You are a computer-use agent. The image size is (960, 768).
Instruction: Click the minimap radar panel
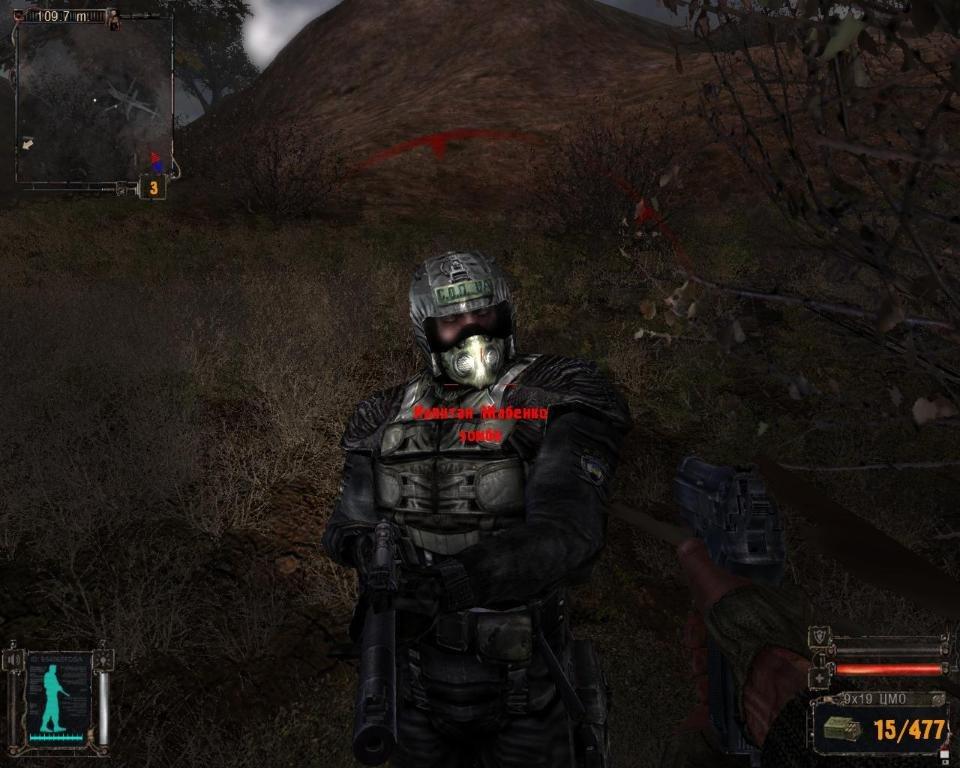94,98
